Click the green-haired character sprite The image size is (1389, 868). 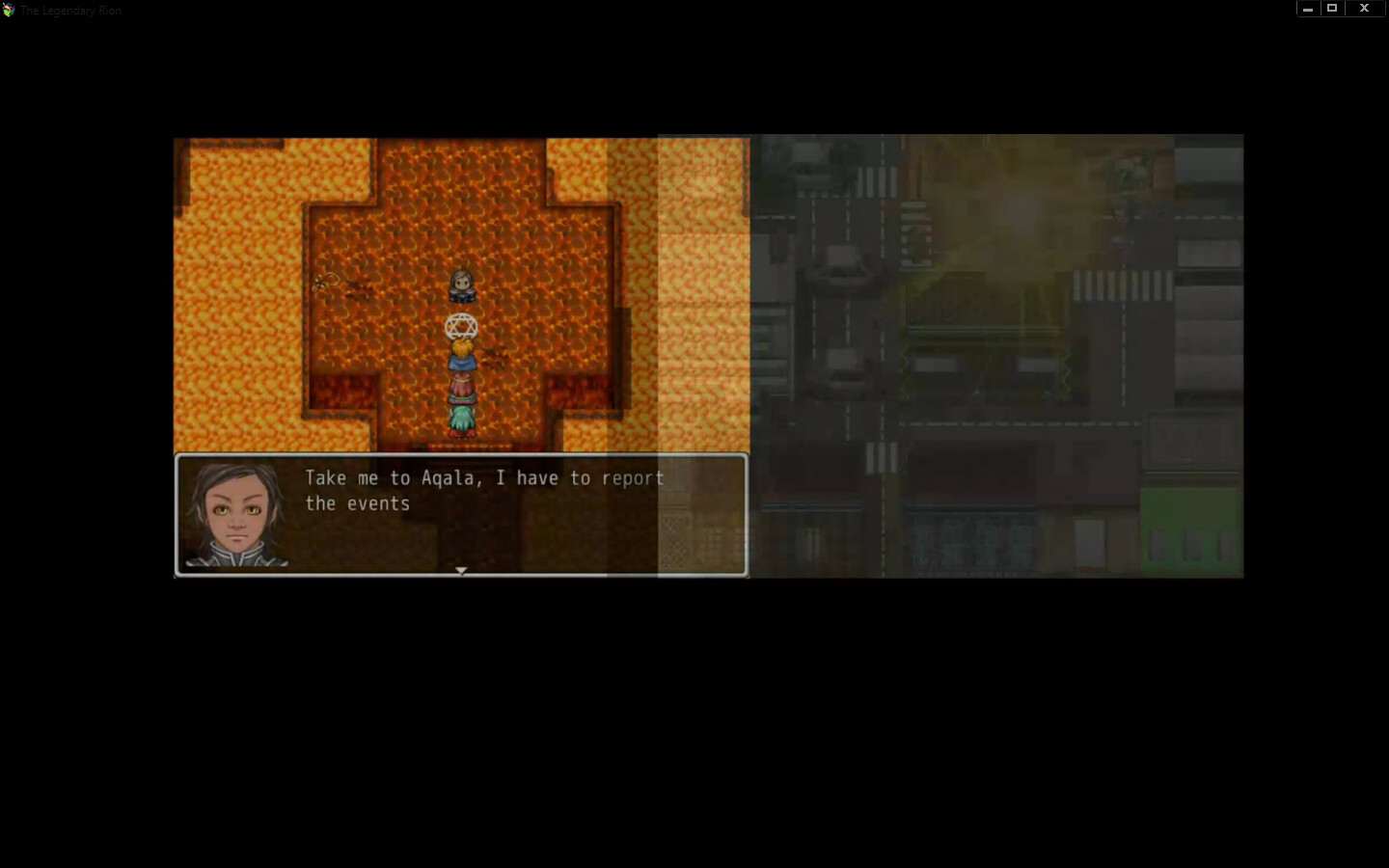click(x=462, y=417)
